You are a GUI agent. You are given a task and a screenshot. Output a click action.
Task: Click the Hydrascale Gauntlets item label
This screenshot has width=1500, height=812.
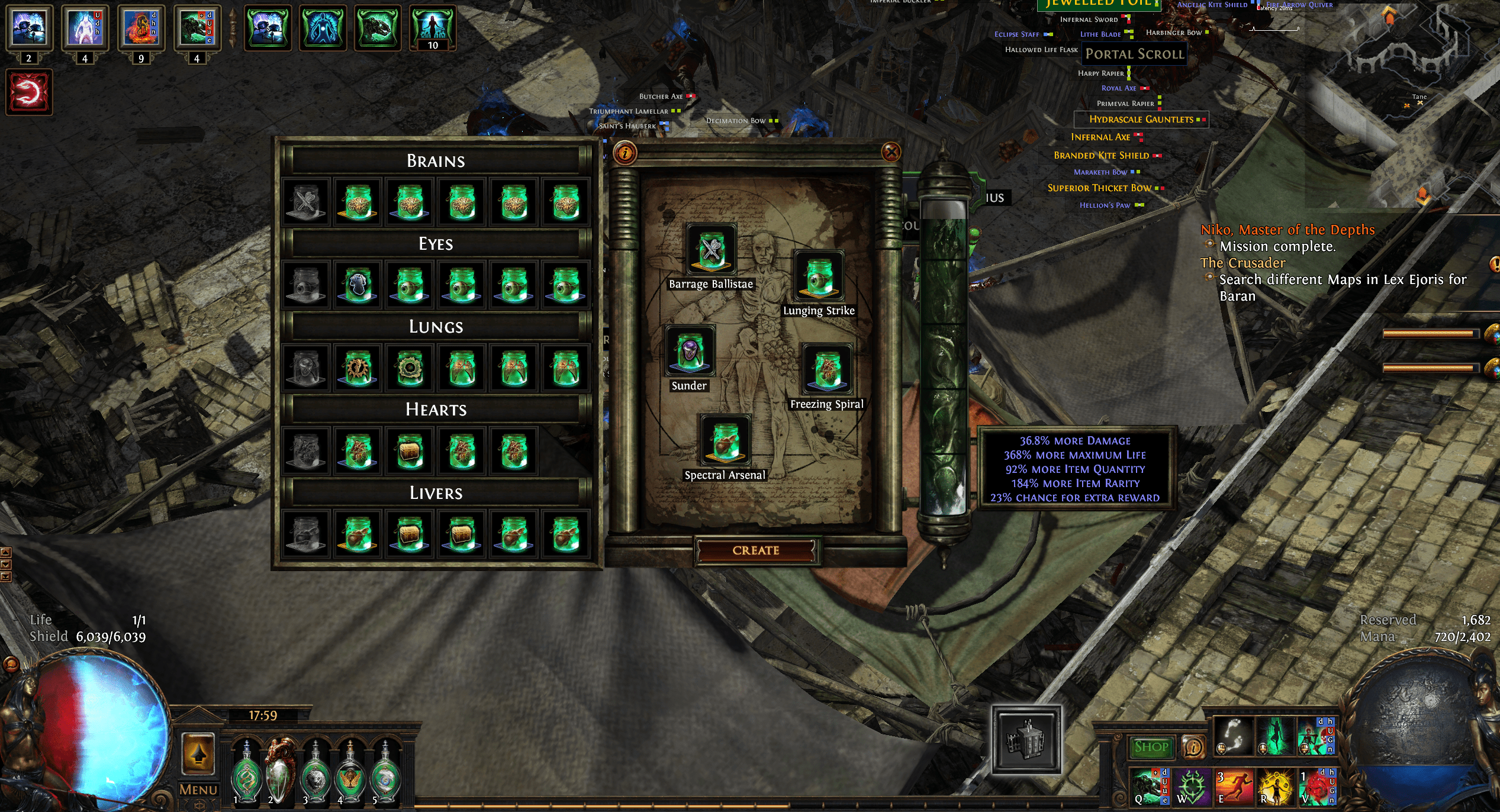(x=1140, y=120)
